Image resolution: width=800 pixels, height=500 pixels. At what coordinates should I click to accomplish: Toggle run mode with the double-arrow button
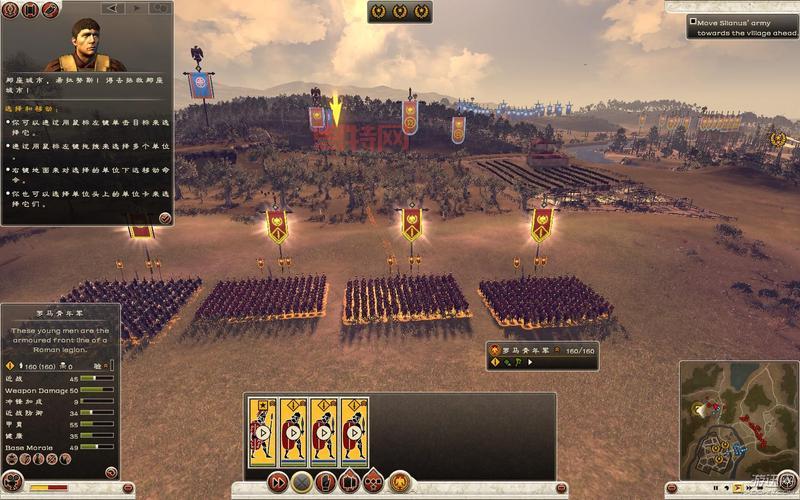coord(278,482)
